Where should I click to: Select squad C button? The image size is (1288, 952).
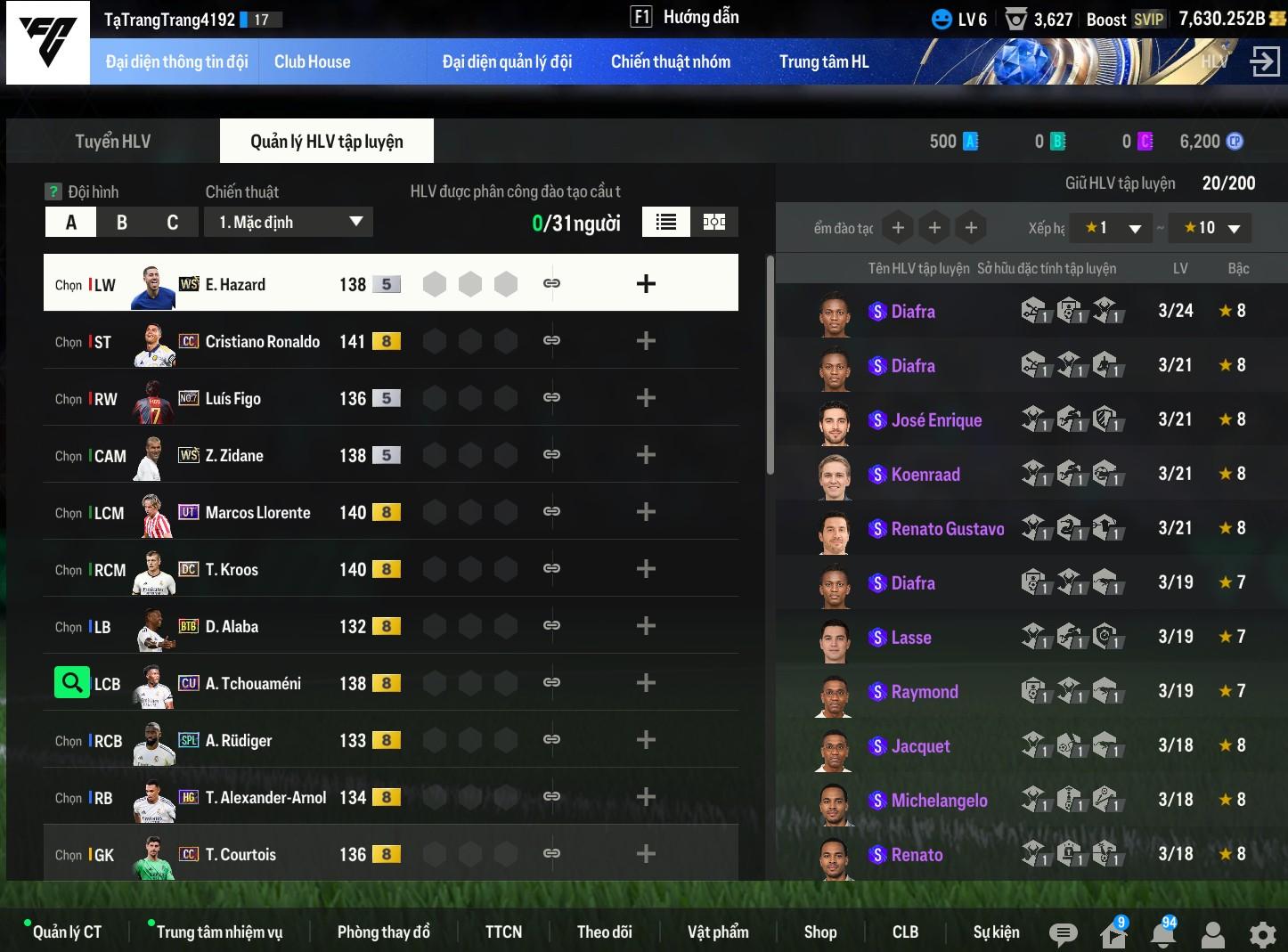click(172, 223)
